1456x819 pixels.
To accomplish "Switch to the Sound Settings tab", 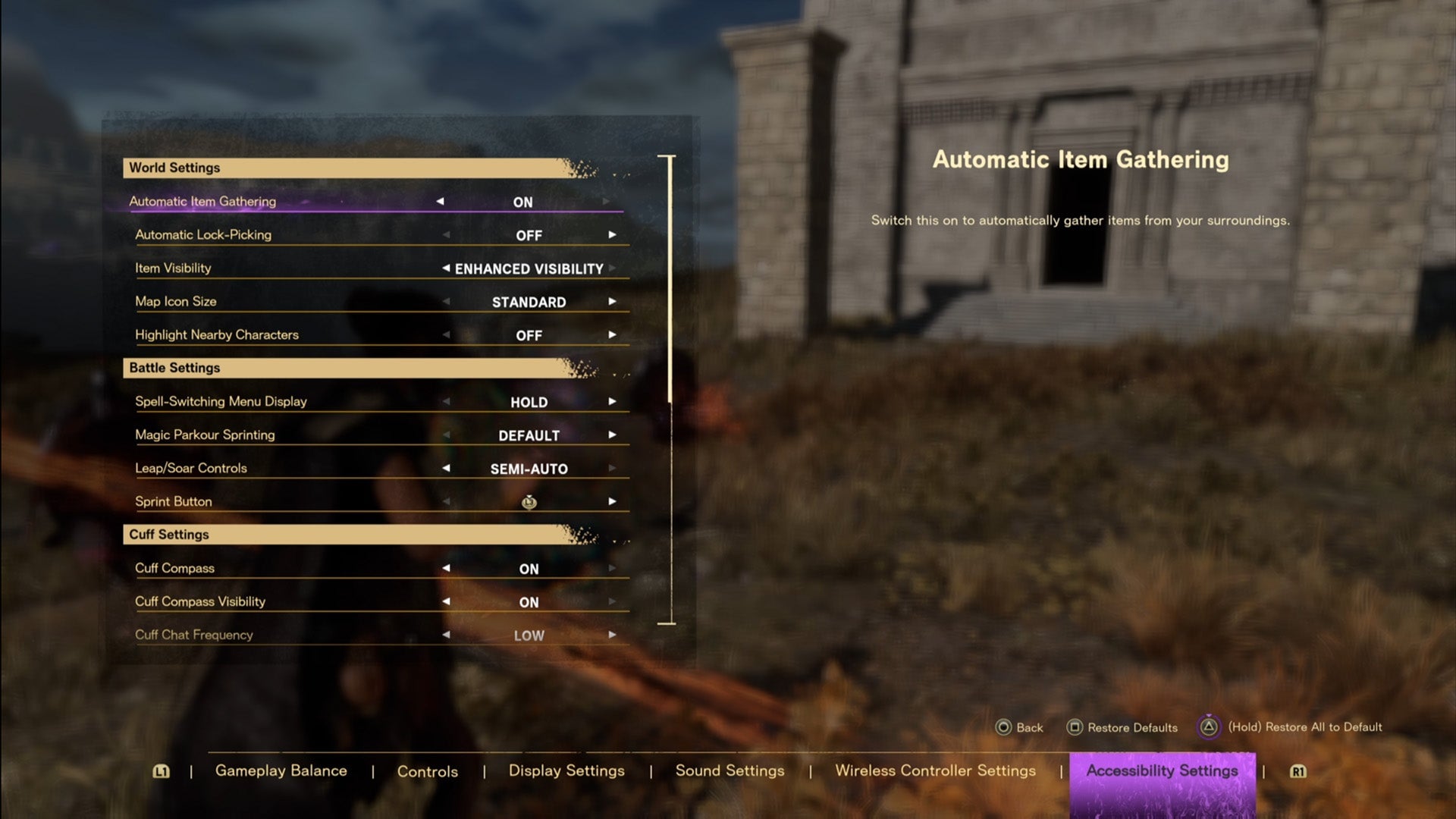I will [730, 770].
